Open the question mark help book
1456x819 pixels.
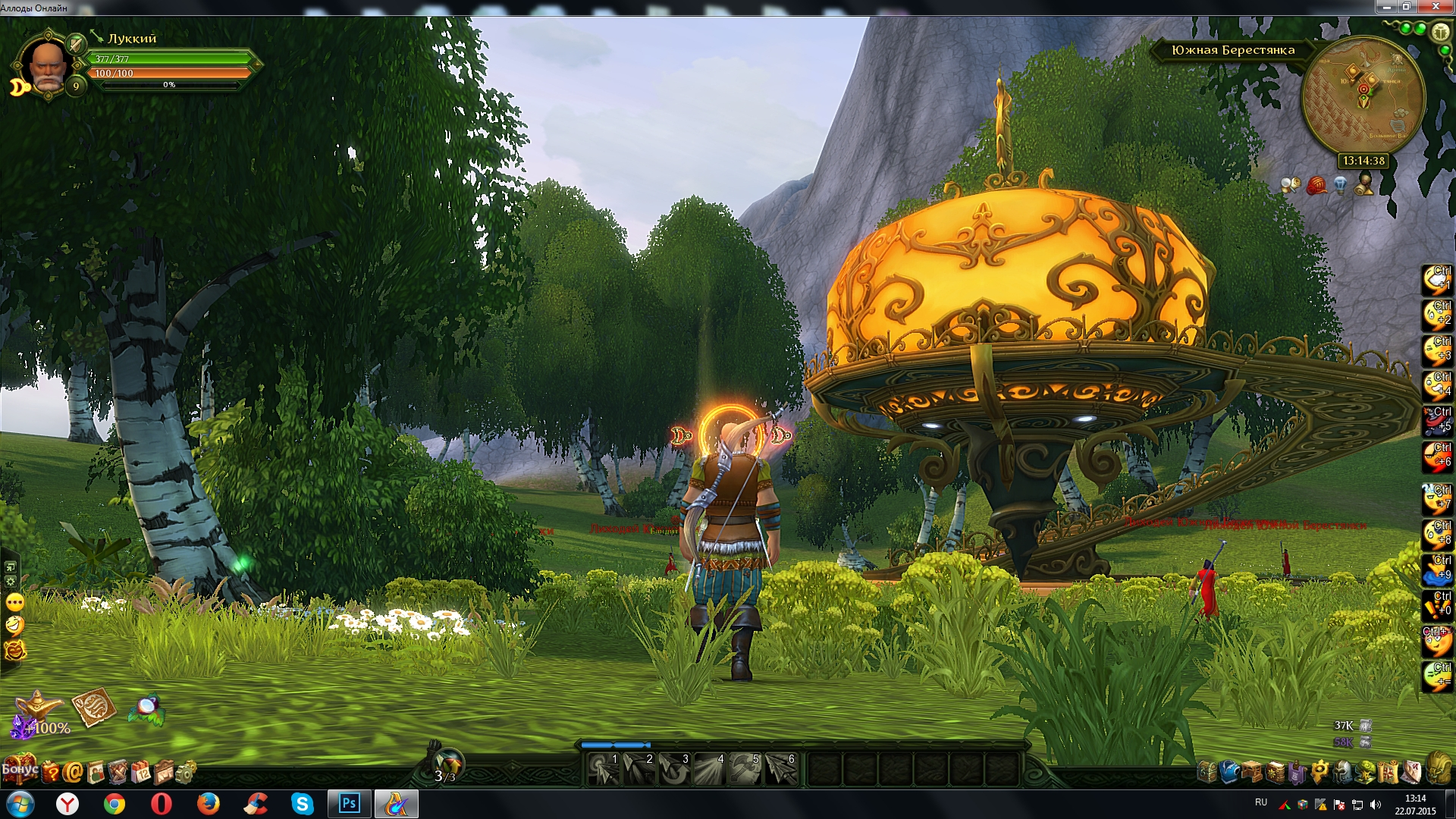coord(51,772)
